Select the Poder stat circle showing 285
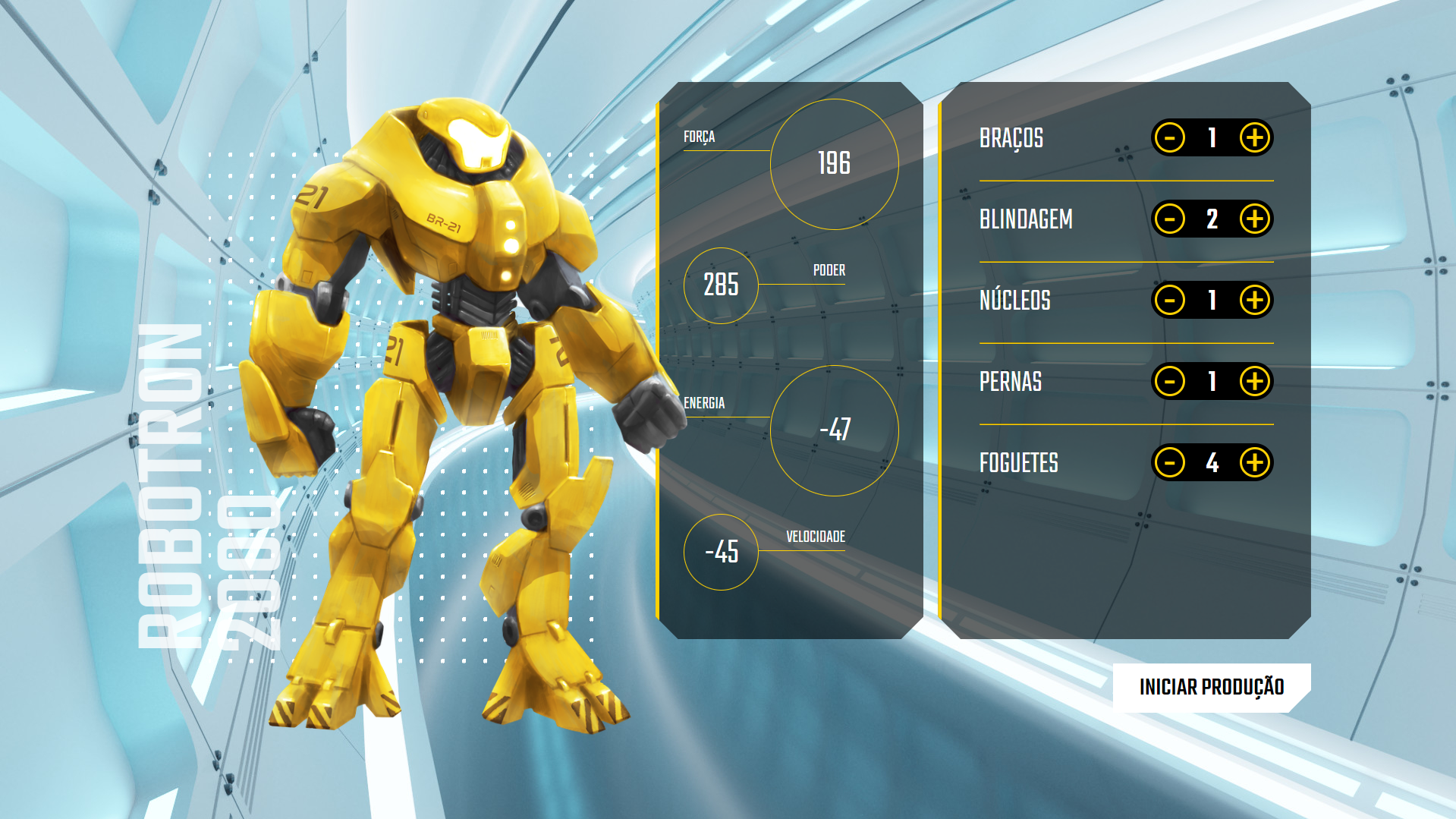This screenshot has height=819, width=1456. tap(719, 286)
